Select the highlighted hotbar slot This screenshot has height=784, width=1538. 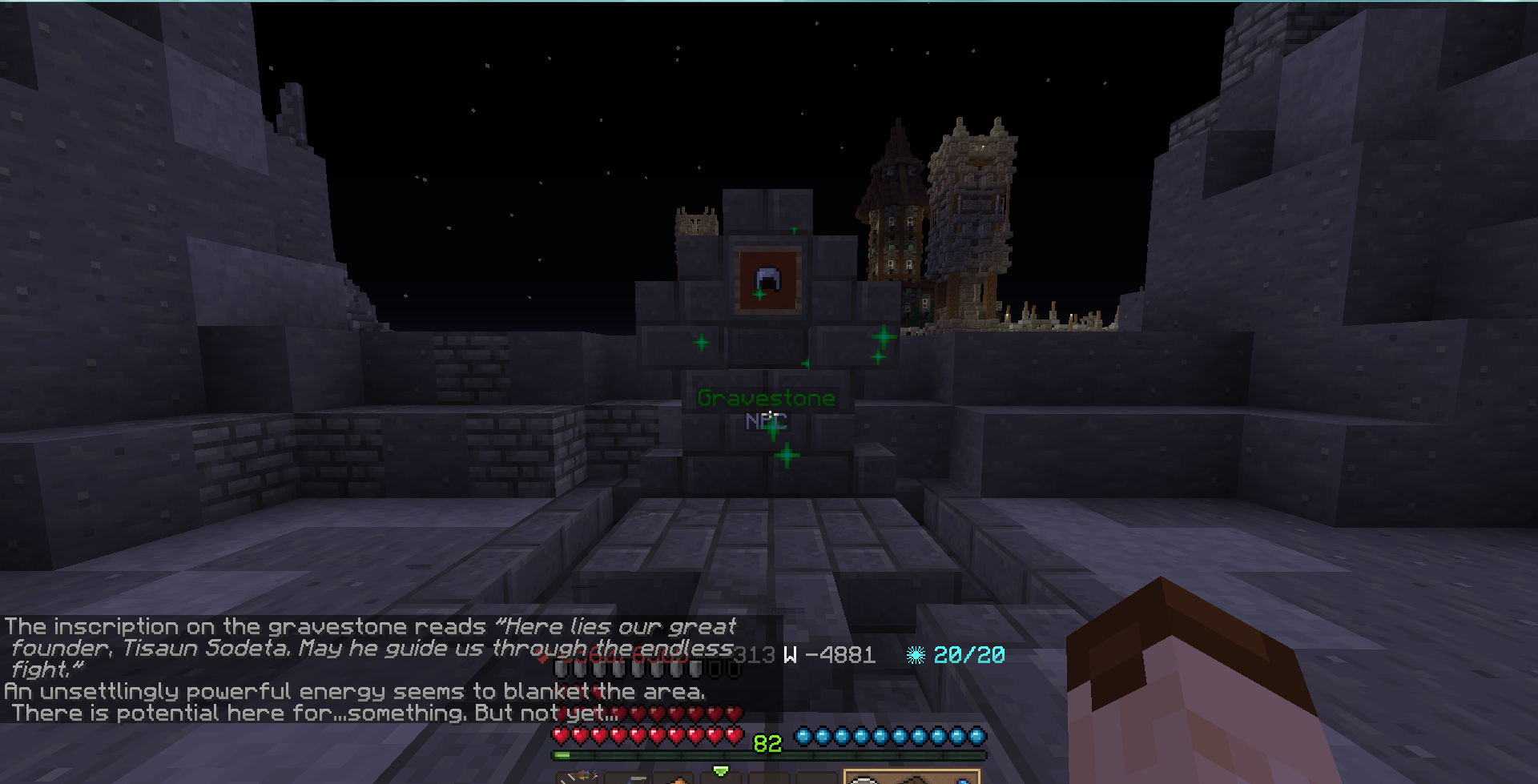point(912,778)
